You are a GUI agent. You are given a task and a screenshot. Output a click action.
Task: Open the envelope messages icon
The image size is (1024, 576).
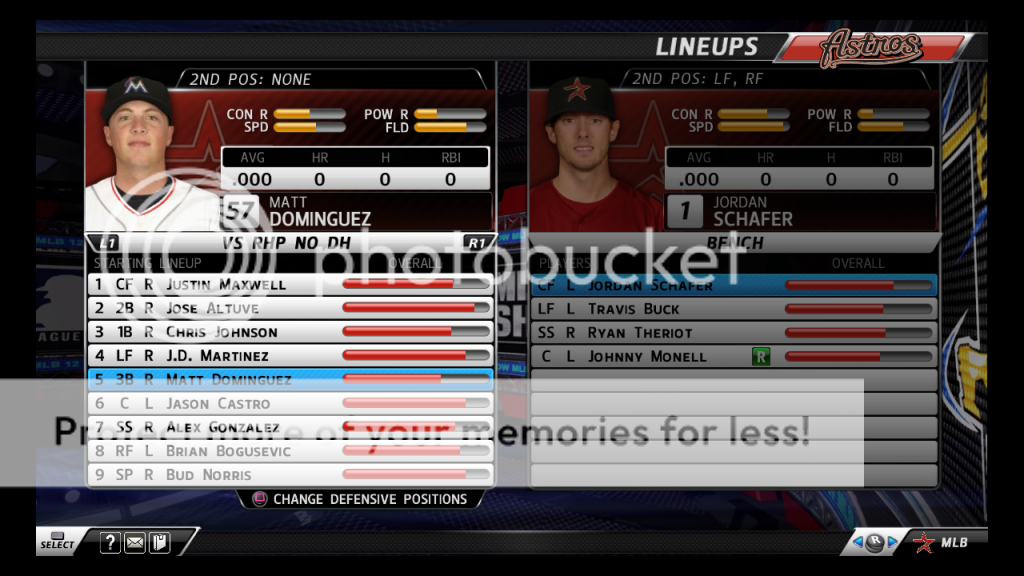point(135,543)
